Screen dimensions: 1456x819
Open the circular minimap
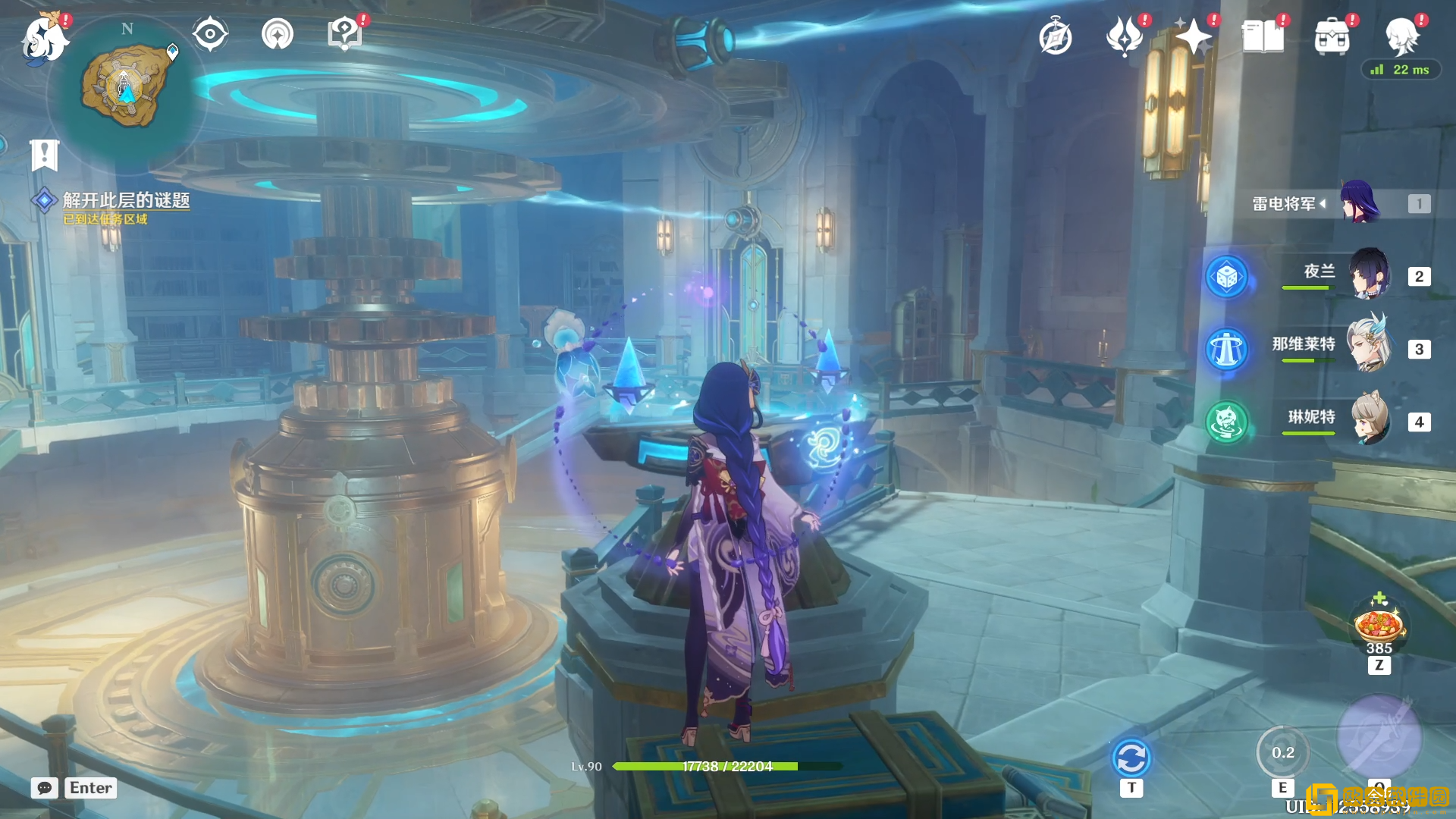click(x=126, y=88)
